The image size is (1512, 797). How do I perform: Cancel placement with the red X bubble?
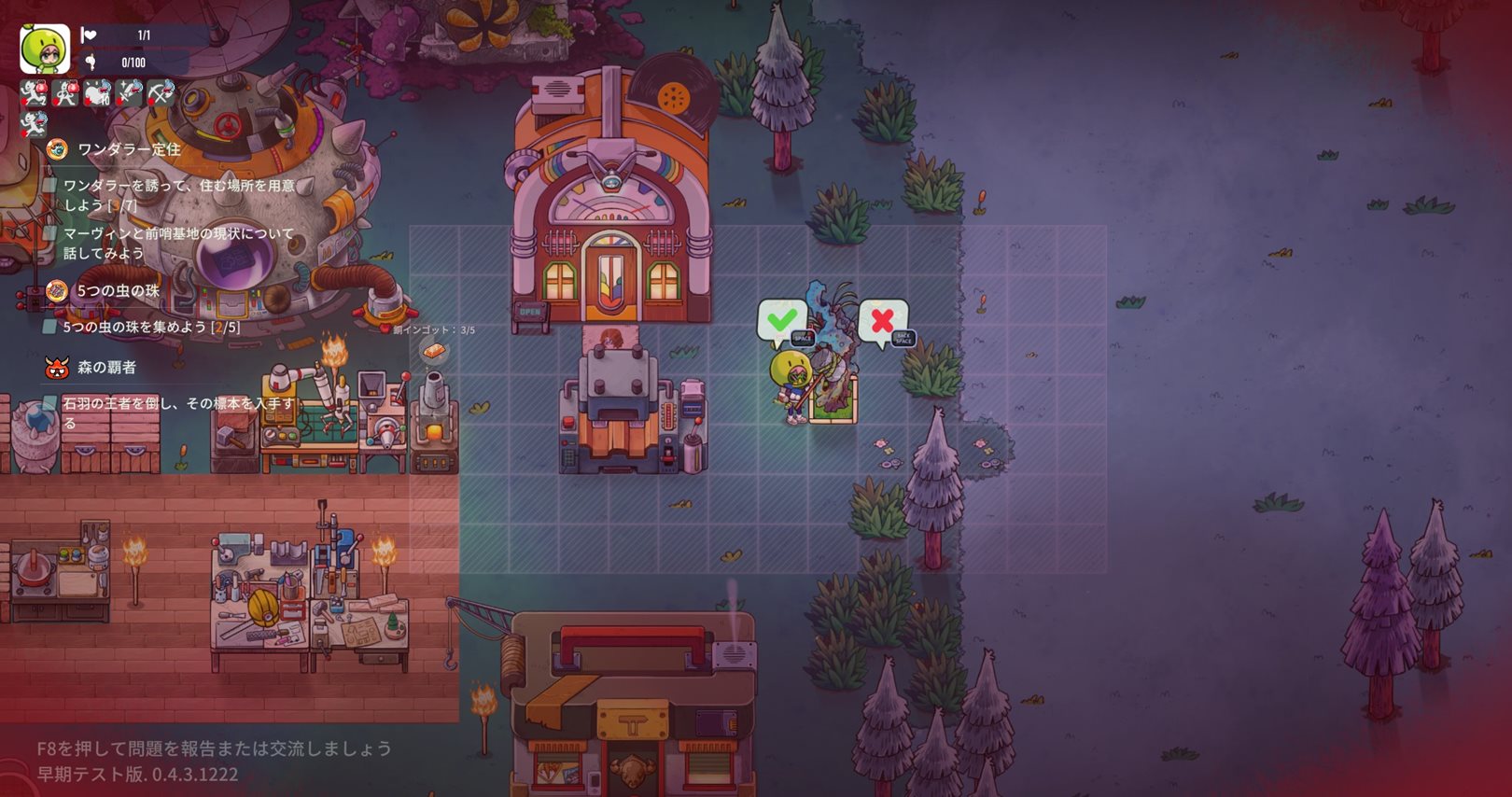(882, 322)
